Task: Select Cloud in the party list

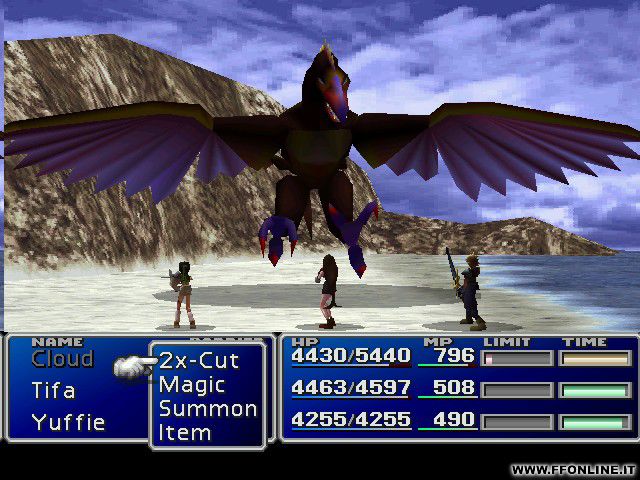Action: (62, 359)
